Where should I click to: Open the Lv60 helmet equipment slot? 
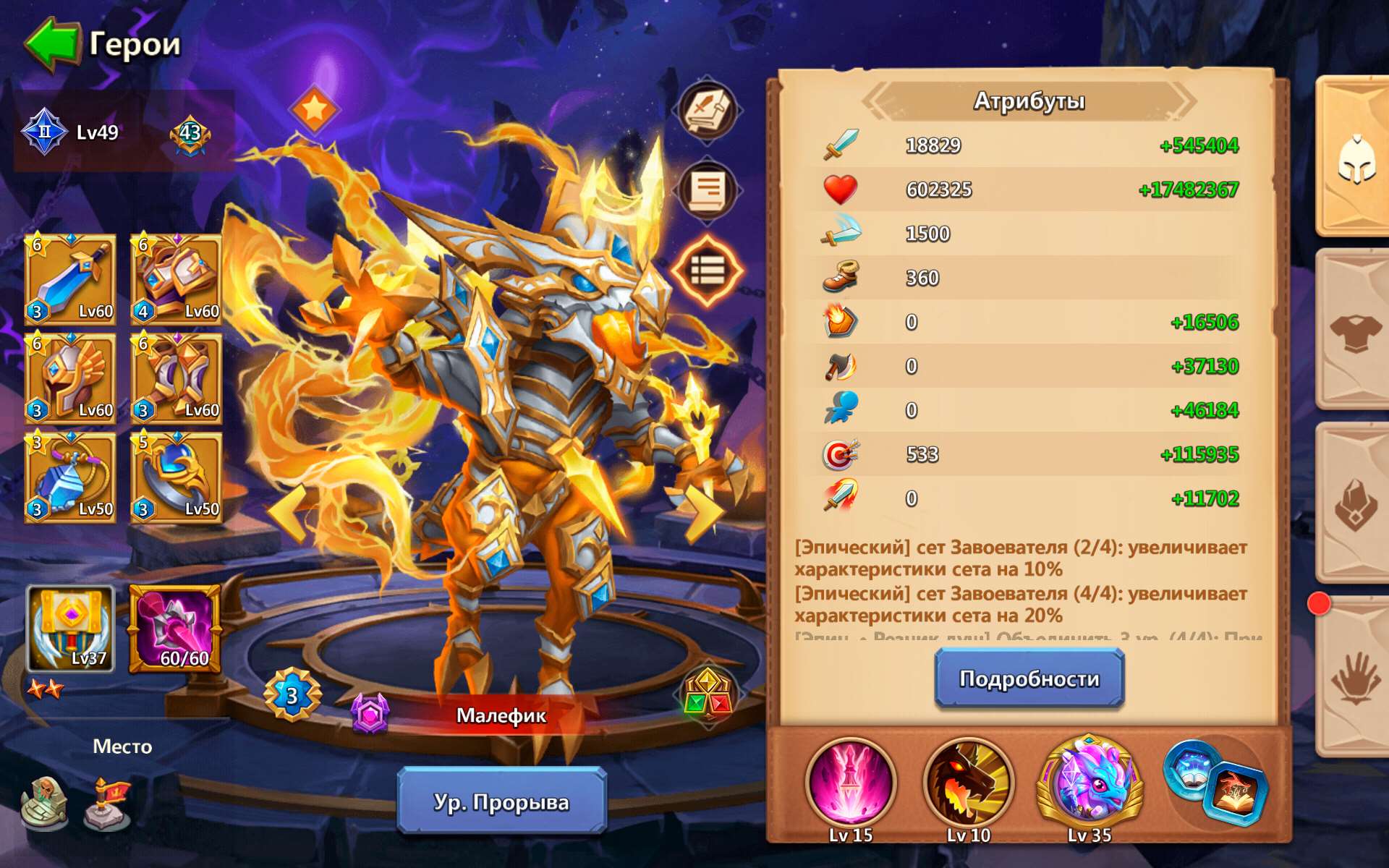[70, 378]
